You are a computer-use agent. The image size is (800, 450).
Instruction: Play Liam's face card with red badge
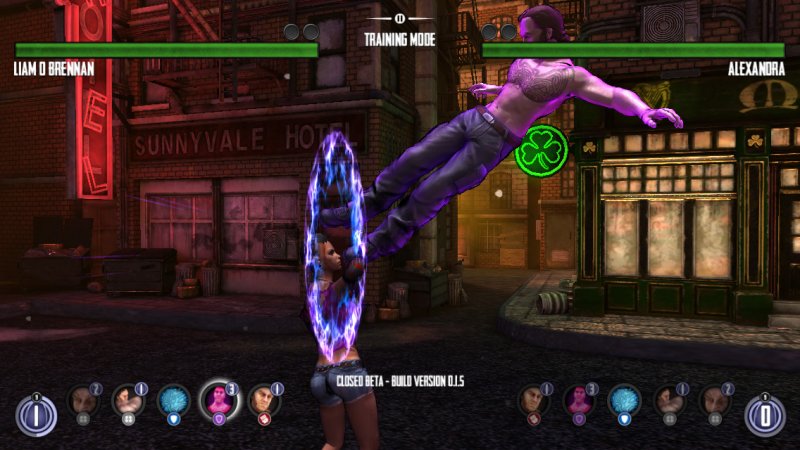(264, 402)
